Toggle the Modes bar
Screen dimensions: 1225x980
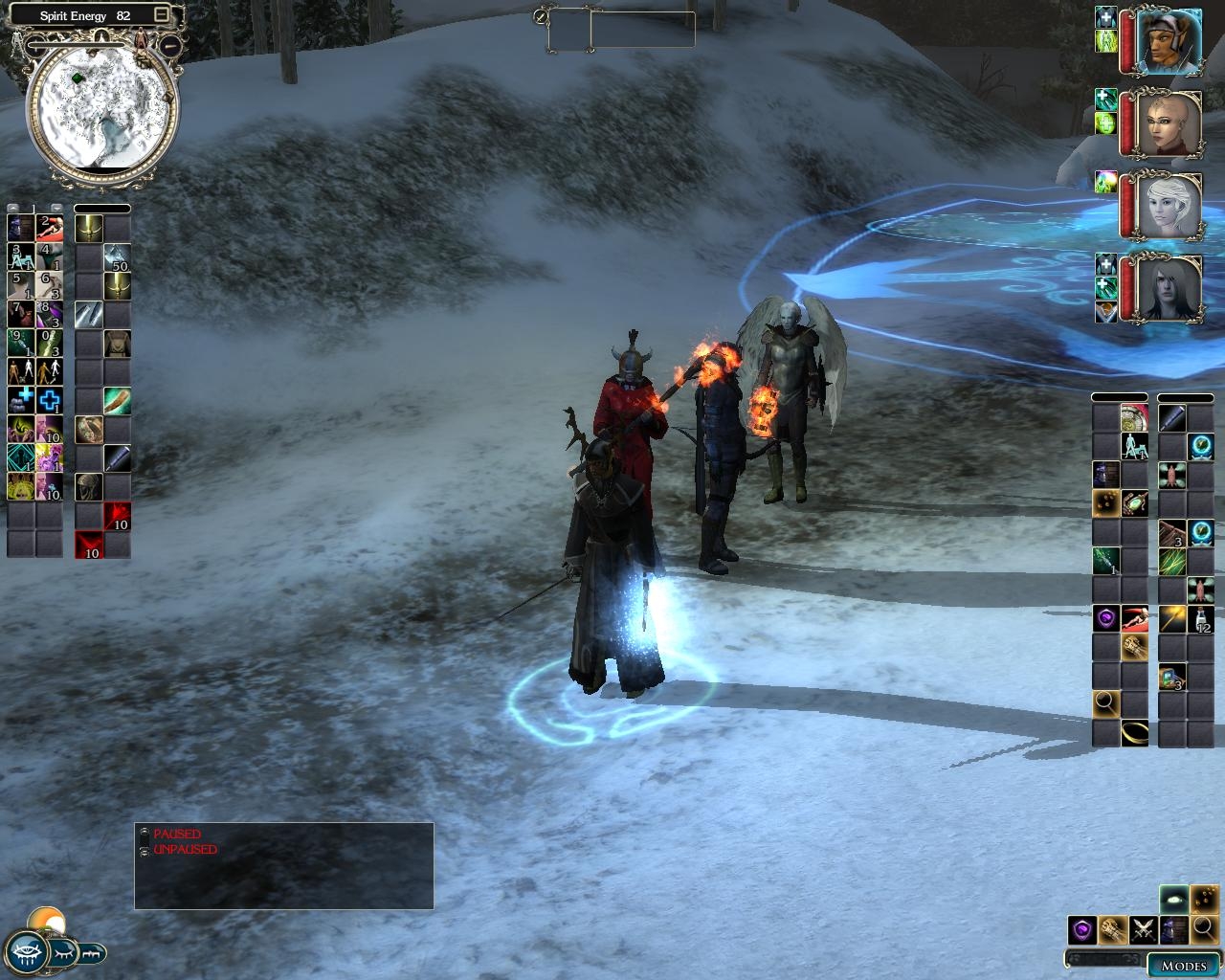(x=1183, y=966)
